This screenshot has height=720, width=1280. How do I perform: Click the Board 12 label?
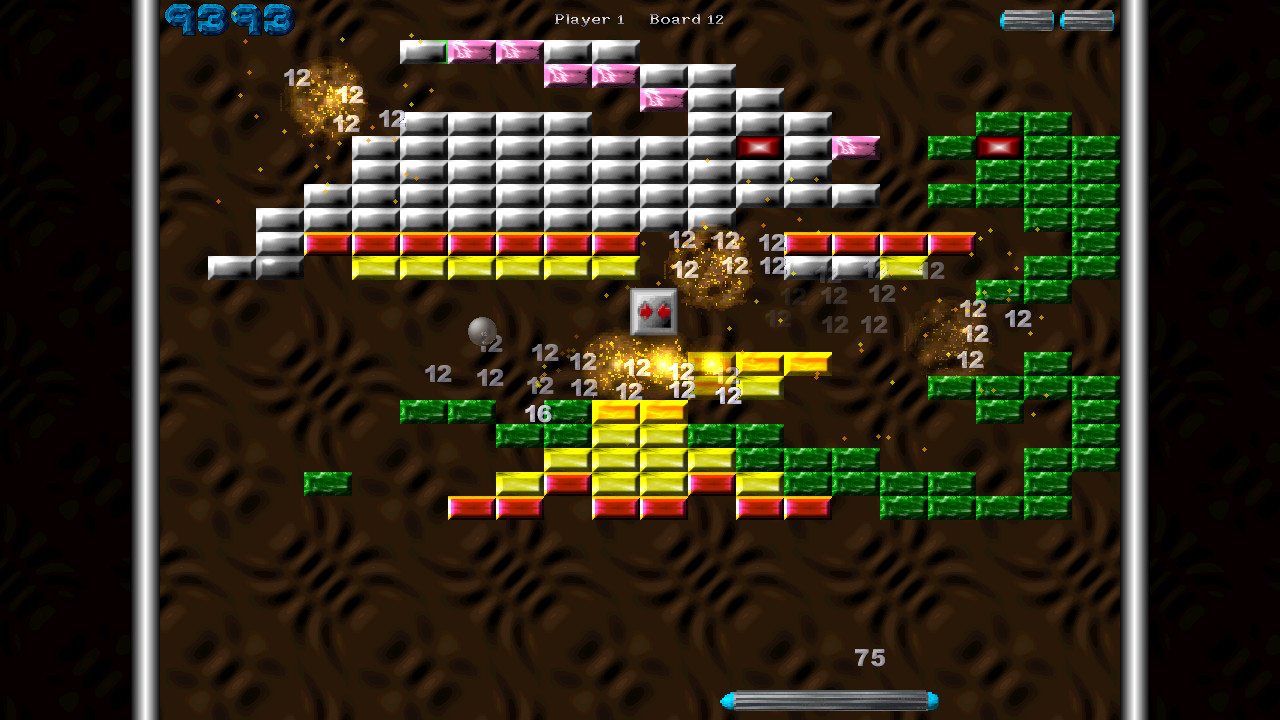coord(684,18)
